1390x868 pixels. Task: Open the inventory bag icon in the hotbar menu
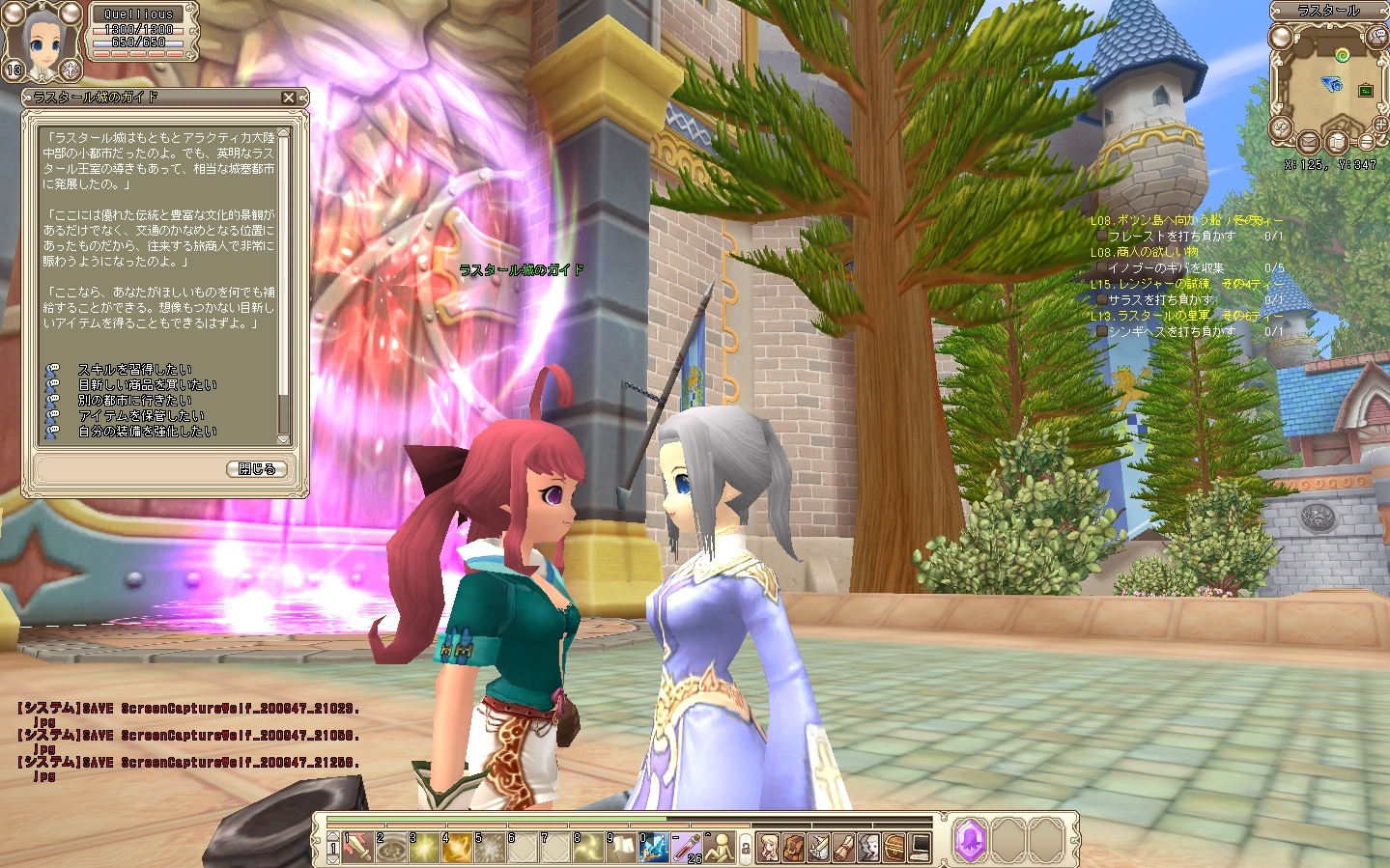click(793, 847)
